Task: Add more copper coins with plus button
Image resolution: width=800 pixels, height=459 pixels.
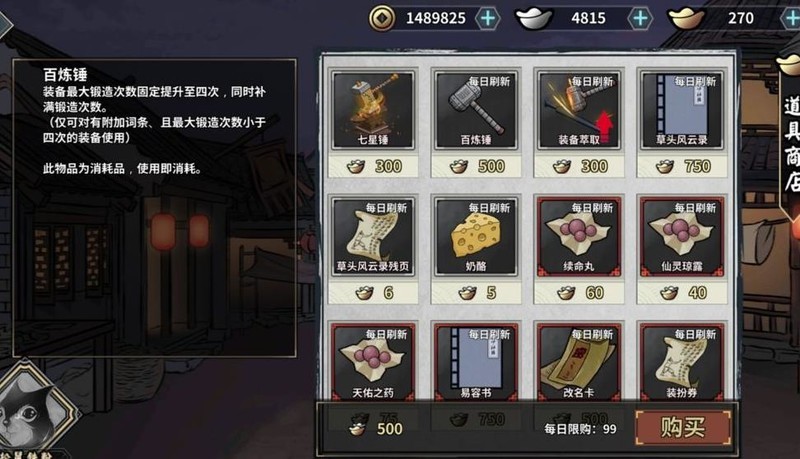Action: tap(487, 18)
